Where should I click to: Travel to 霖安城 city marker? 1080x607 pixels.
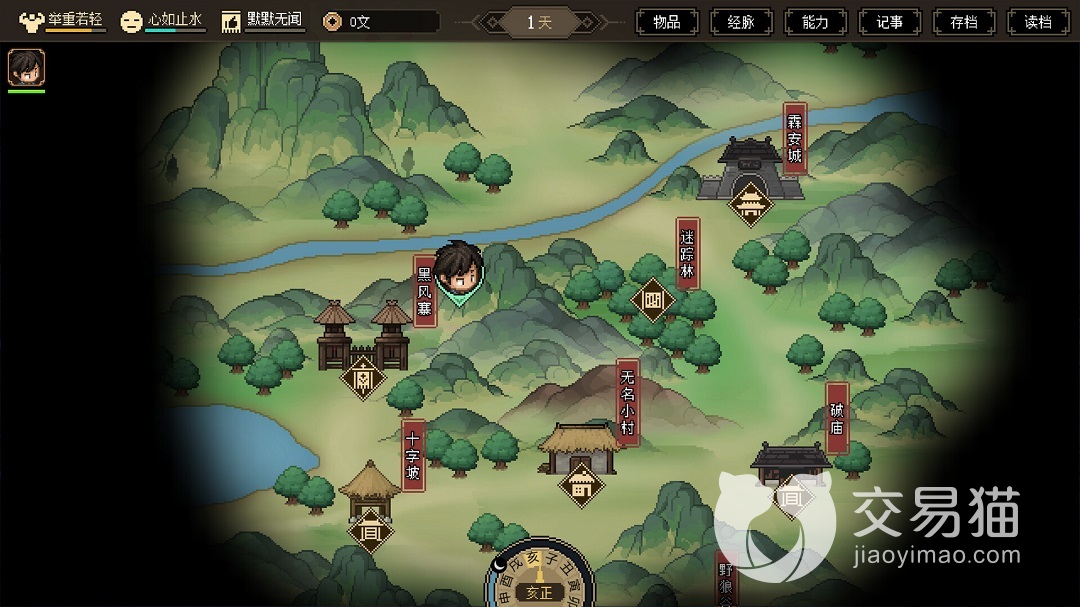coord(750,204)
